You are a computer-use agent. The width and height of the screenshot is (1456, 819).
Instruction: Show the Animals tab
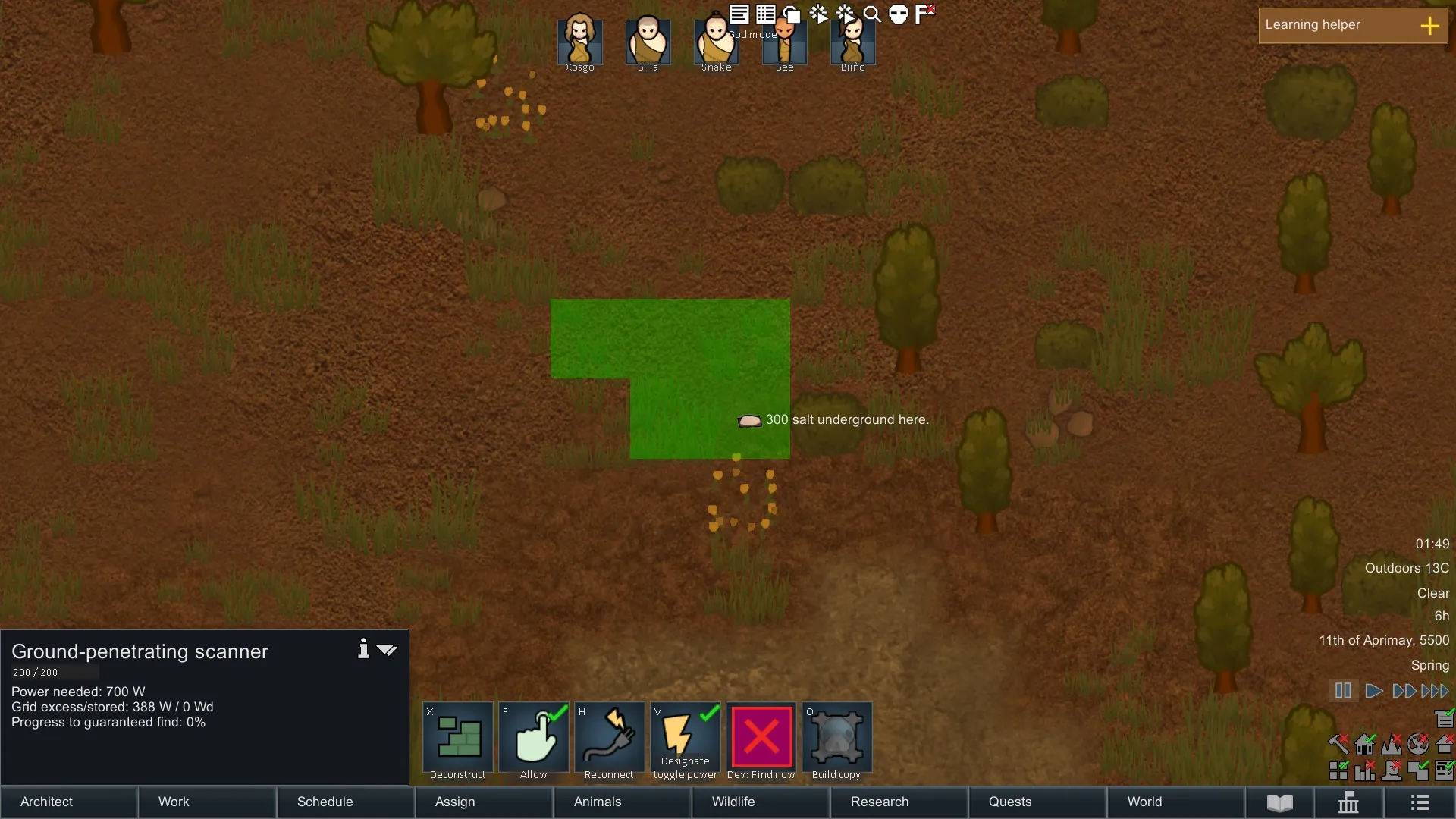(x=622, y=802)
